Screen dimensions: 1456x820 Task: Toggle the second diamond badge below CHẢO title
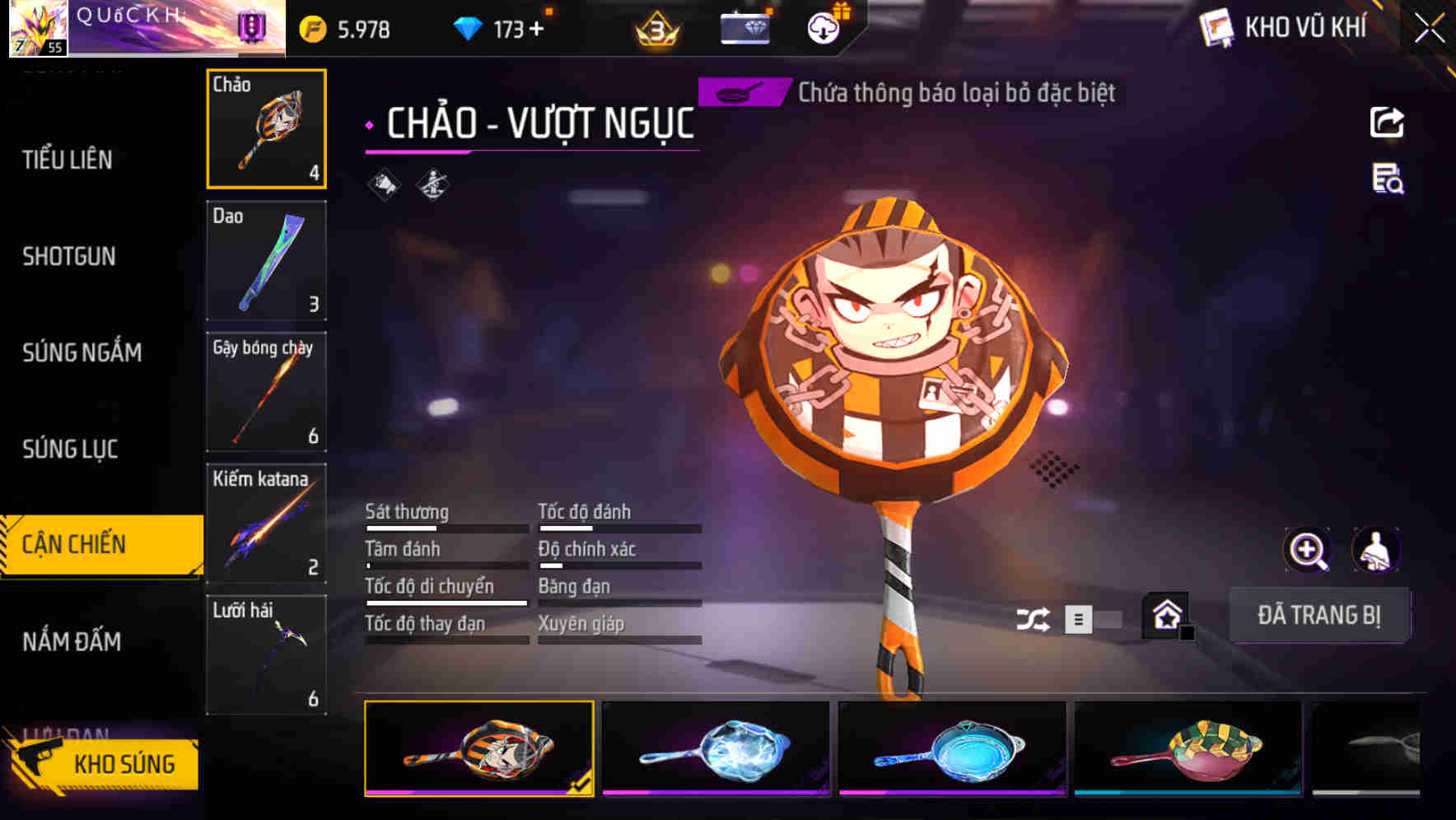pos(432,183)
